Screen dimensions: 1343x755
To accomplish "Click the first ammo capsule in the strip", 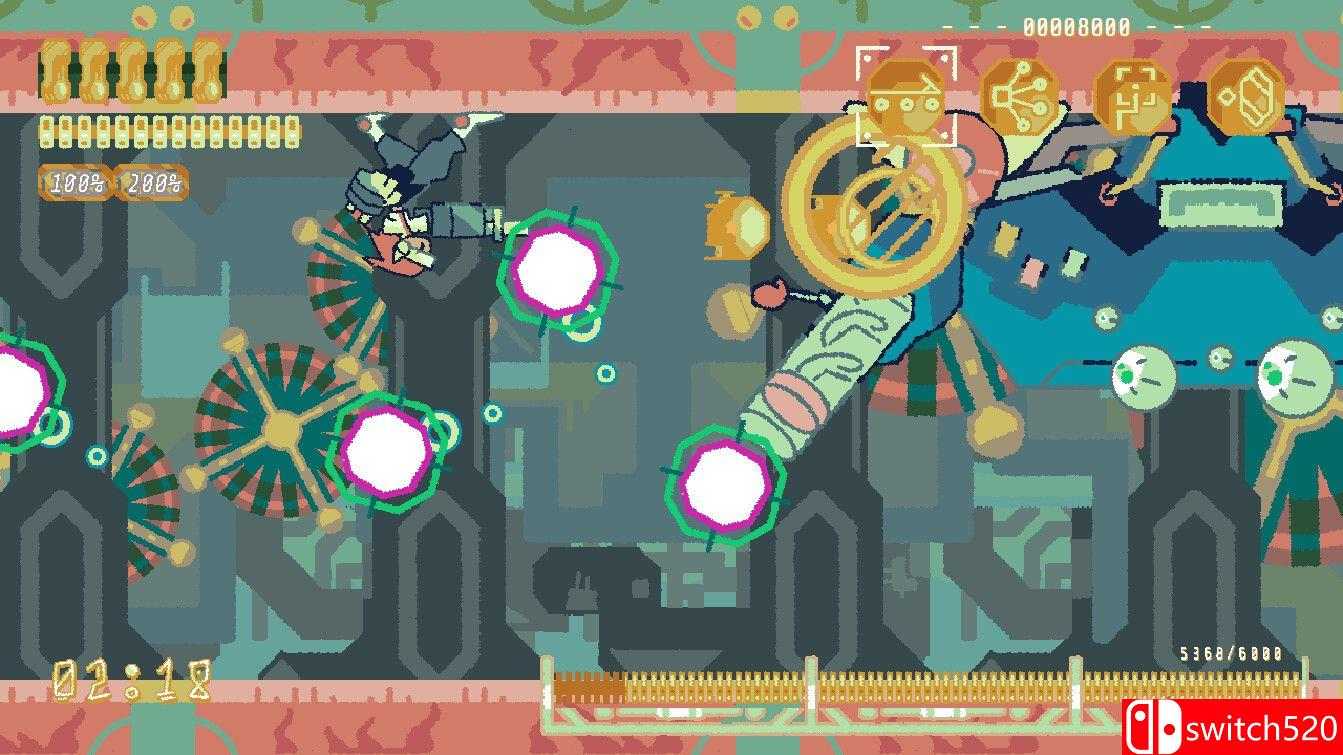I will coord(45,130).
